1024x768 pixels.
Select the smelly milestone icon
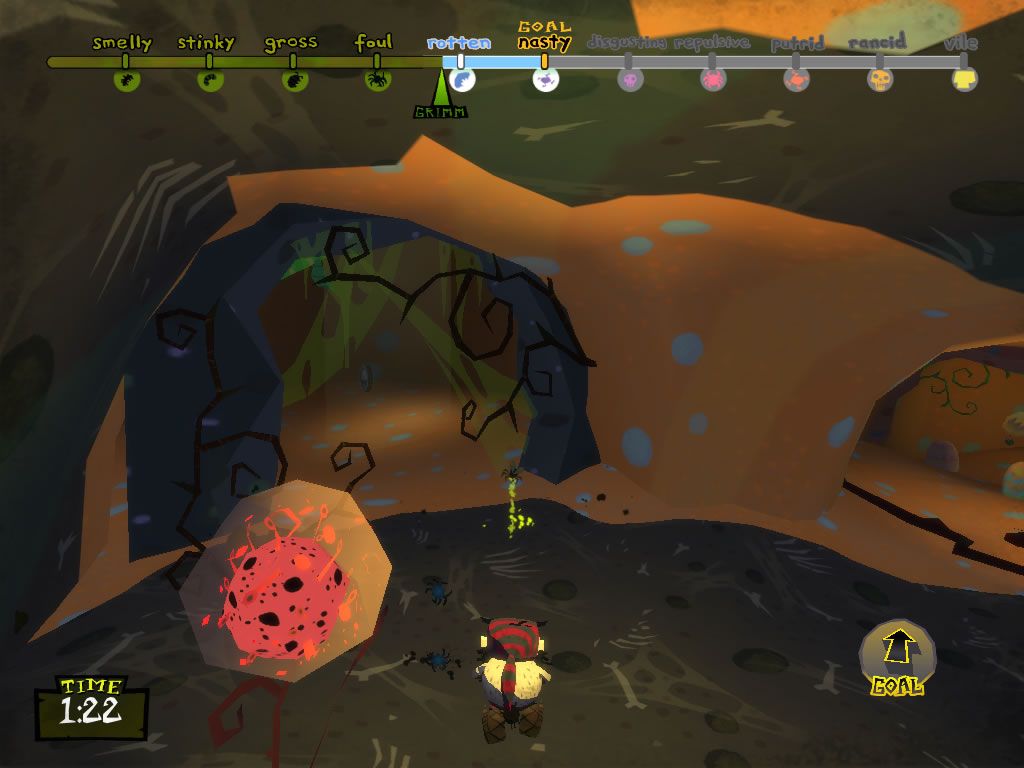click(126, 80)
